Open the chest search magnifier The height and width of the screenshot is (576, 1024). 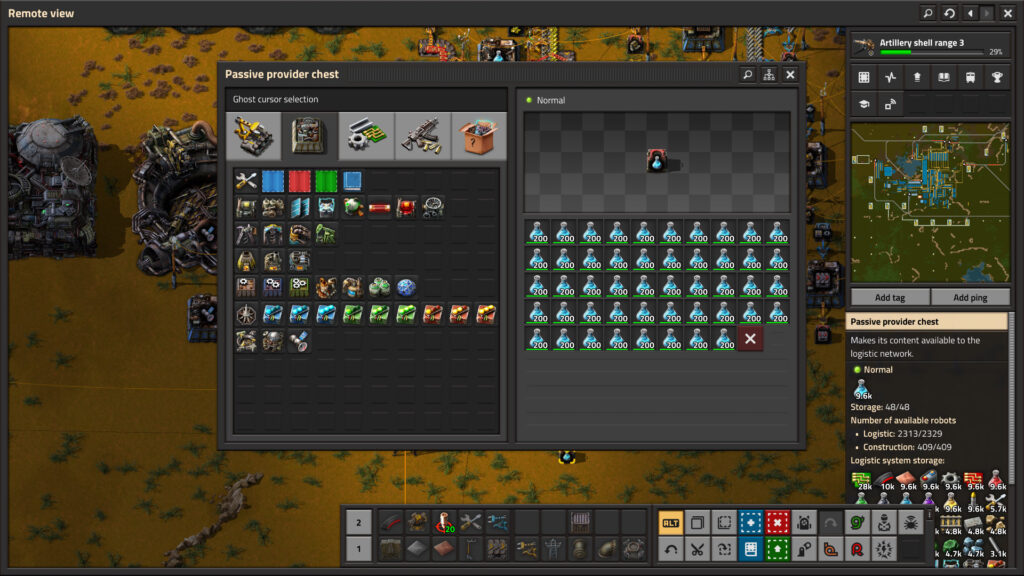(747, 75)
